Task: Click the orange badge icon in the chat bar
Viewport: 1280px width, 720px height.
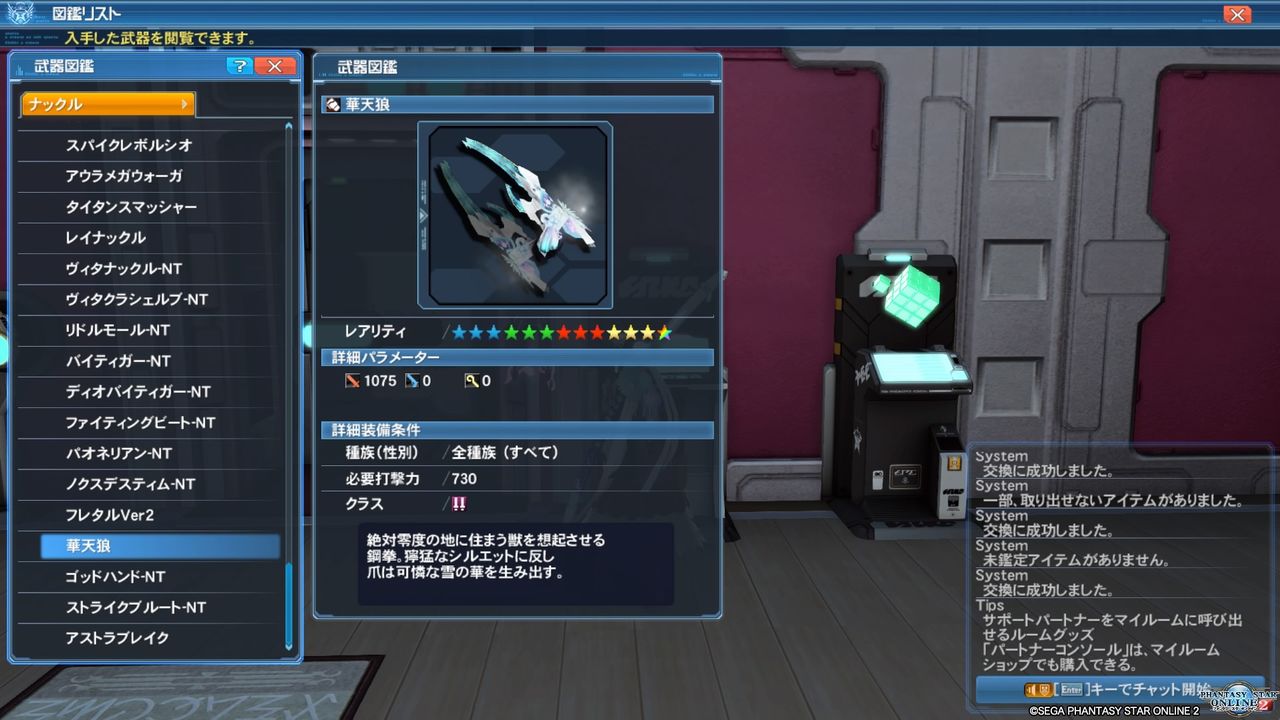Action: click(x=1045, y=690)
